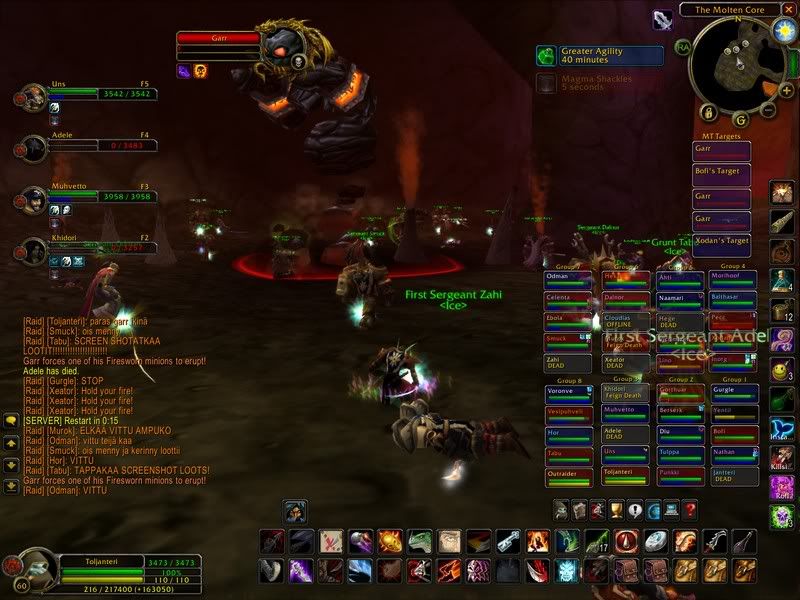The image size is (800, 600).
Task: Select Bofi's Target in MT Targets
Action: click(721, 173)
